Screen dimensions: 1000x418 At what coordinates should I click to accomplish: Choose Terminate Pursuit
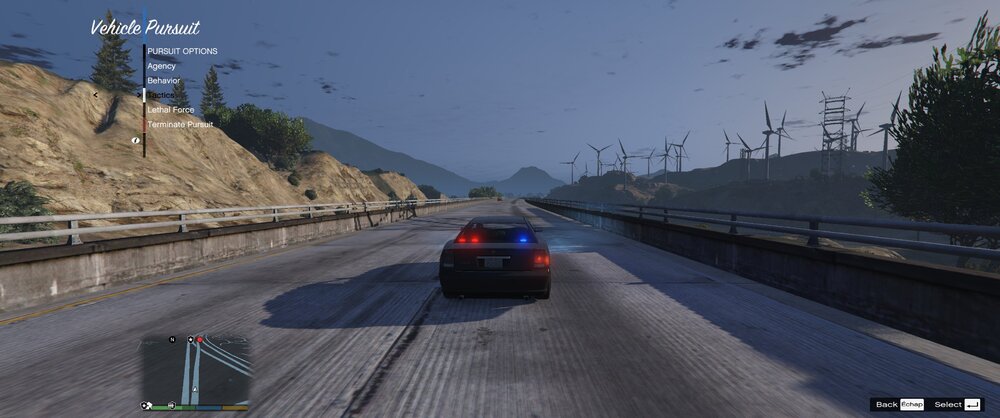click(180, 124)
